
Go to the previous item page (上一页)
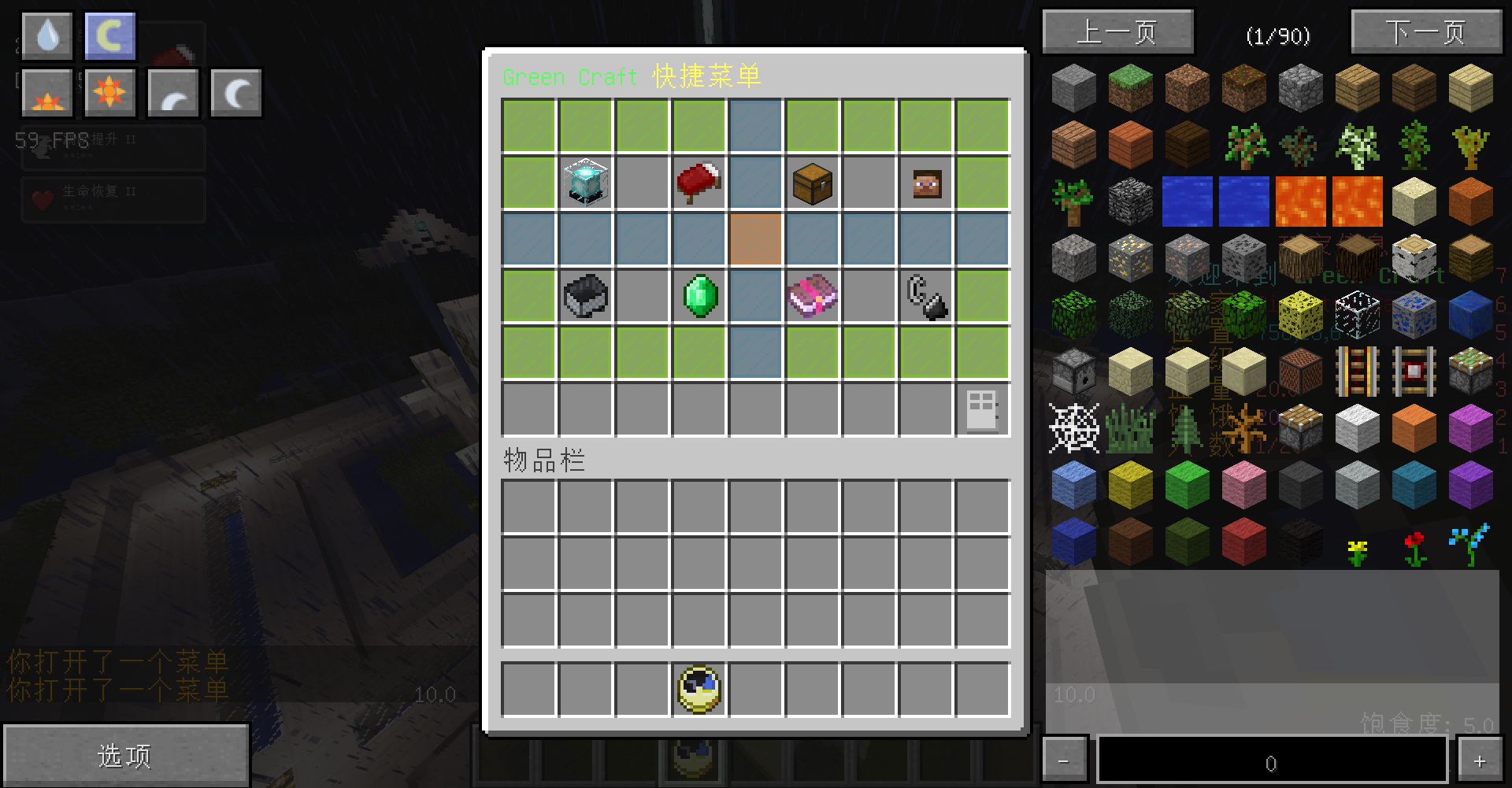pos(1117,32)
